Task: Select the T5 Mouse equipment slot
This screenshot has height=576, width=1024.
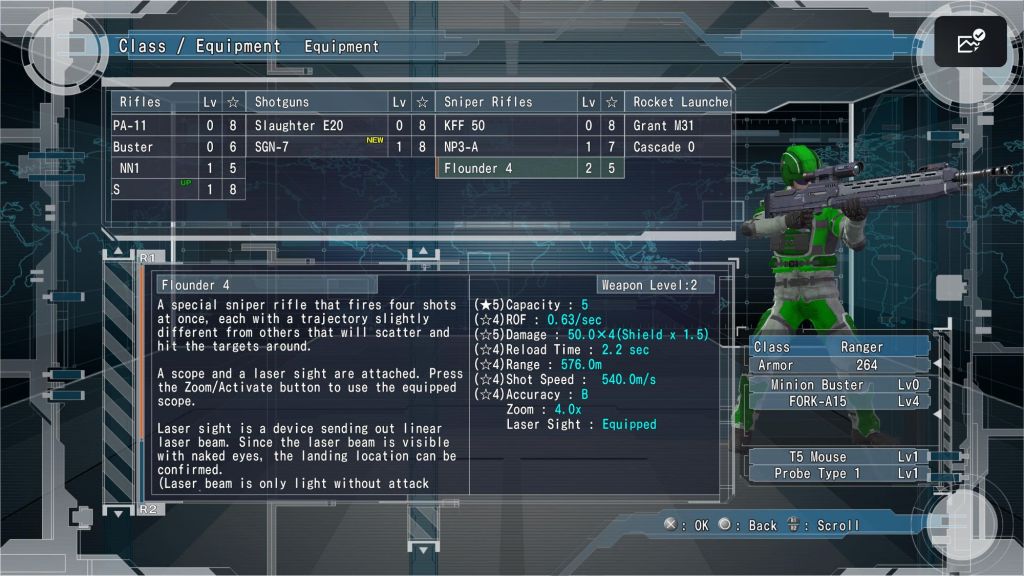Action: (x=840, y=457)
